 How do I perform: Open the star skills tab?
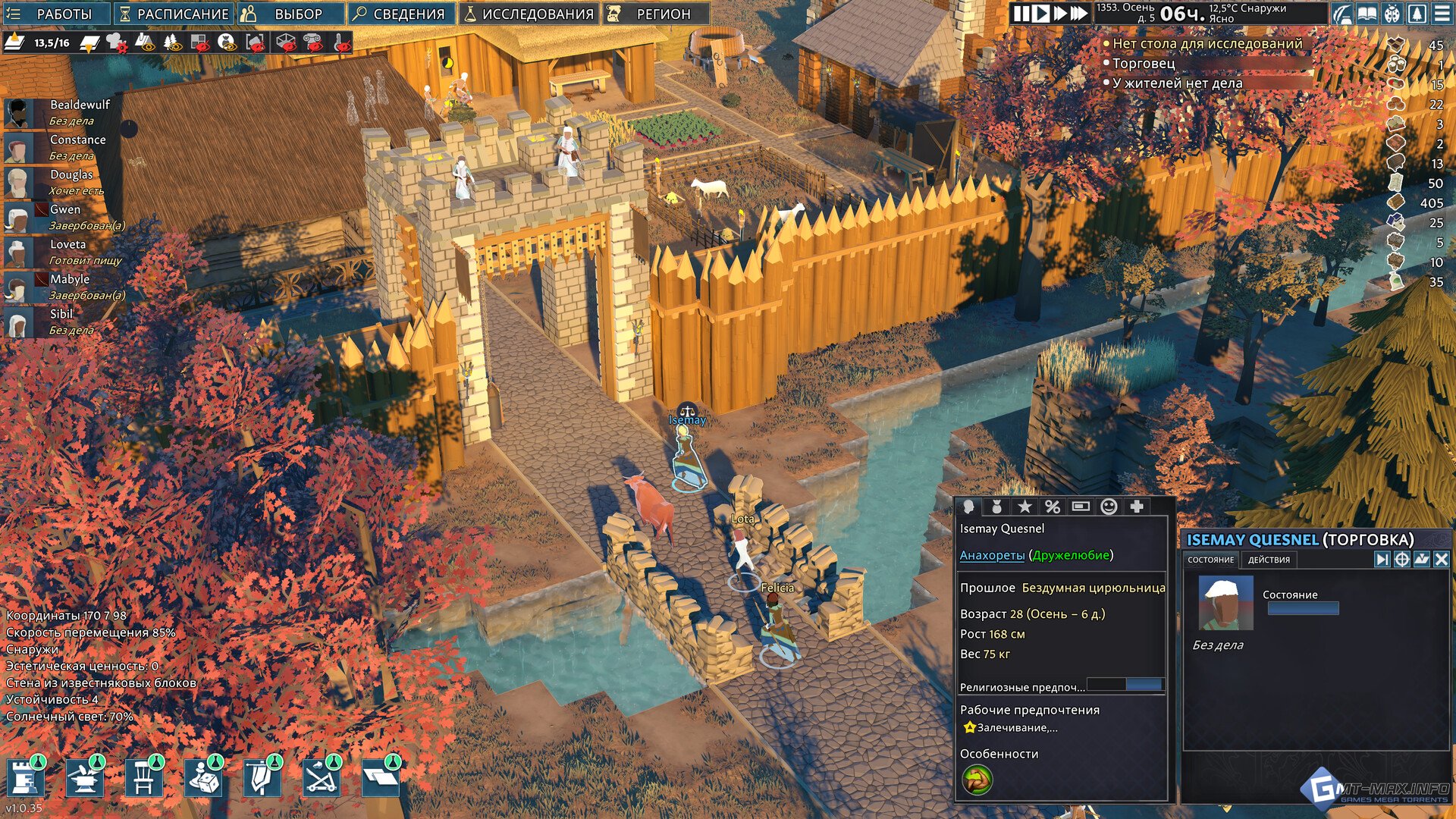tap(1025, 507)
